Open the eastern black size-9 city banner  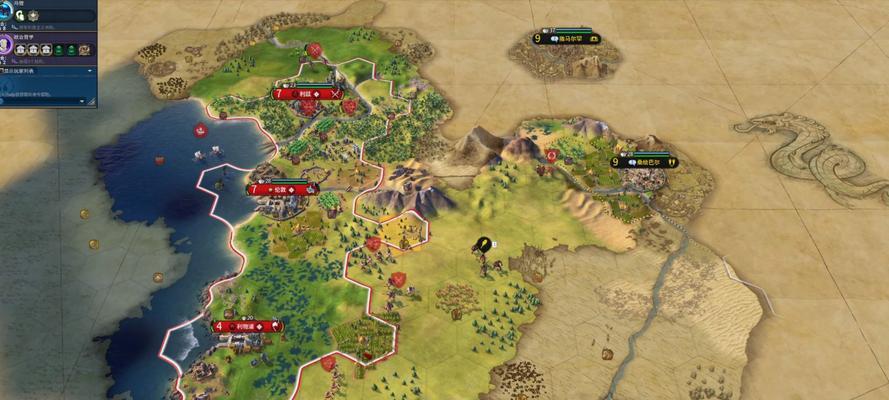pos(644,162)
